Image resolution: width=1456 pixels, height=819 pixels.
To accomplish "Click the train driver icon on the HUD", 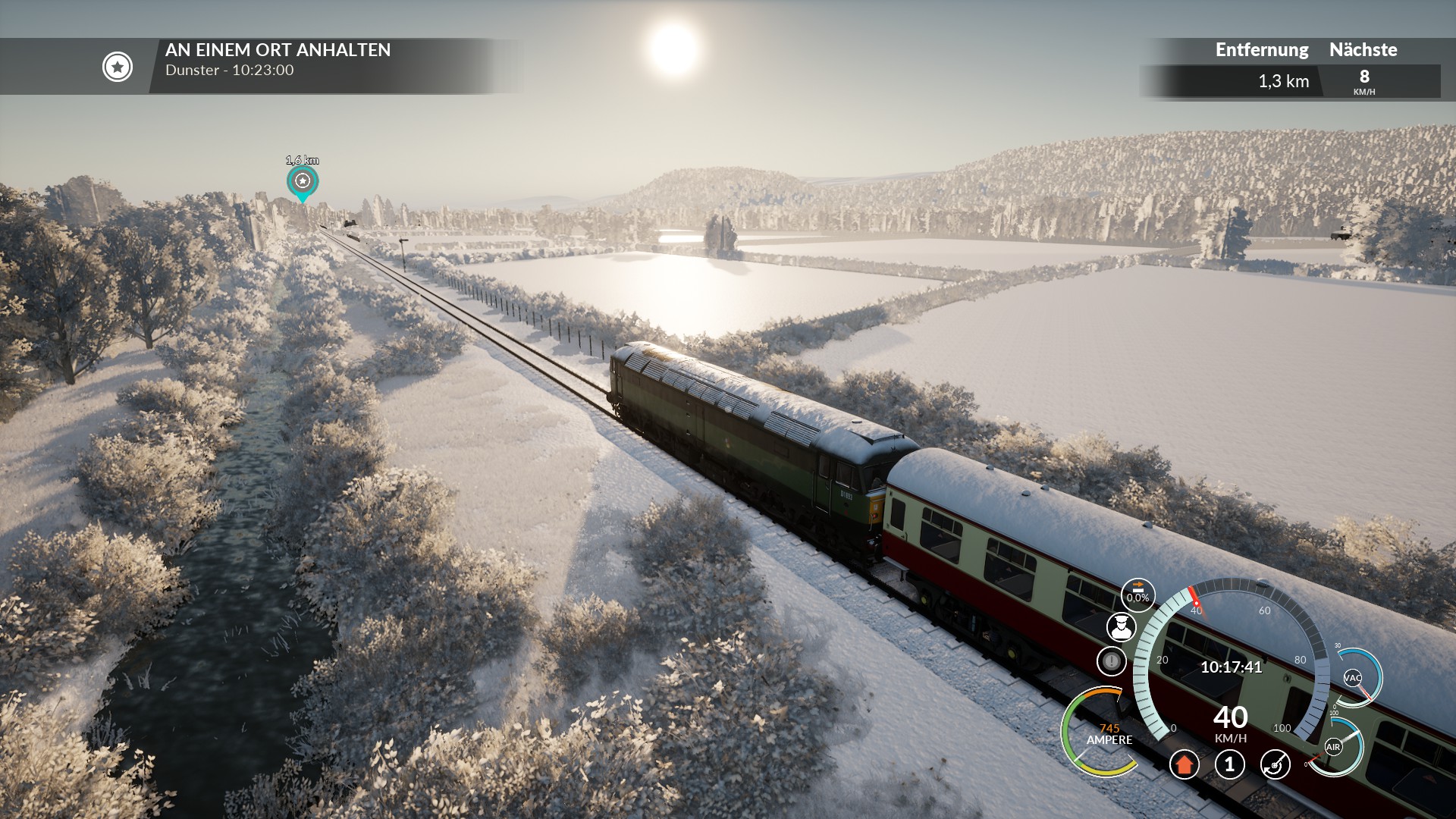I will point(1120,627).
